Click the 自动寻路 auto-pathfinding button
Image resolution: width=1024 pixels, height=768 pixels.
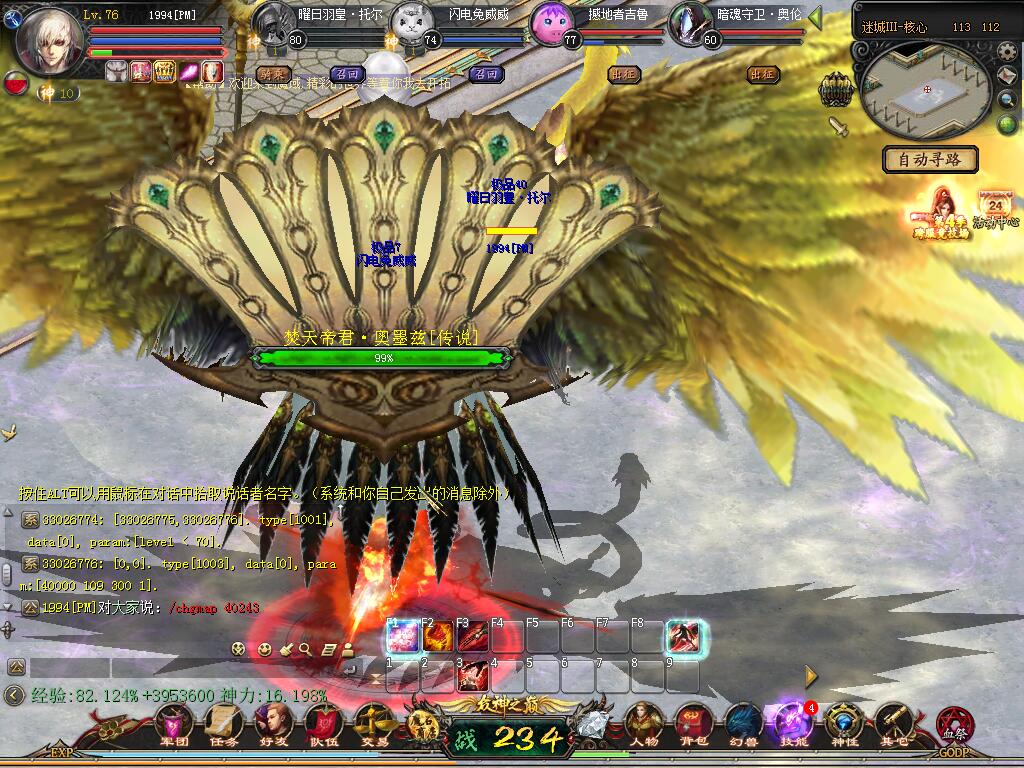tap(930, 159)
